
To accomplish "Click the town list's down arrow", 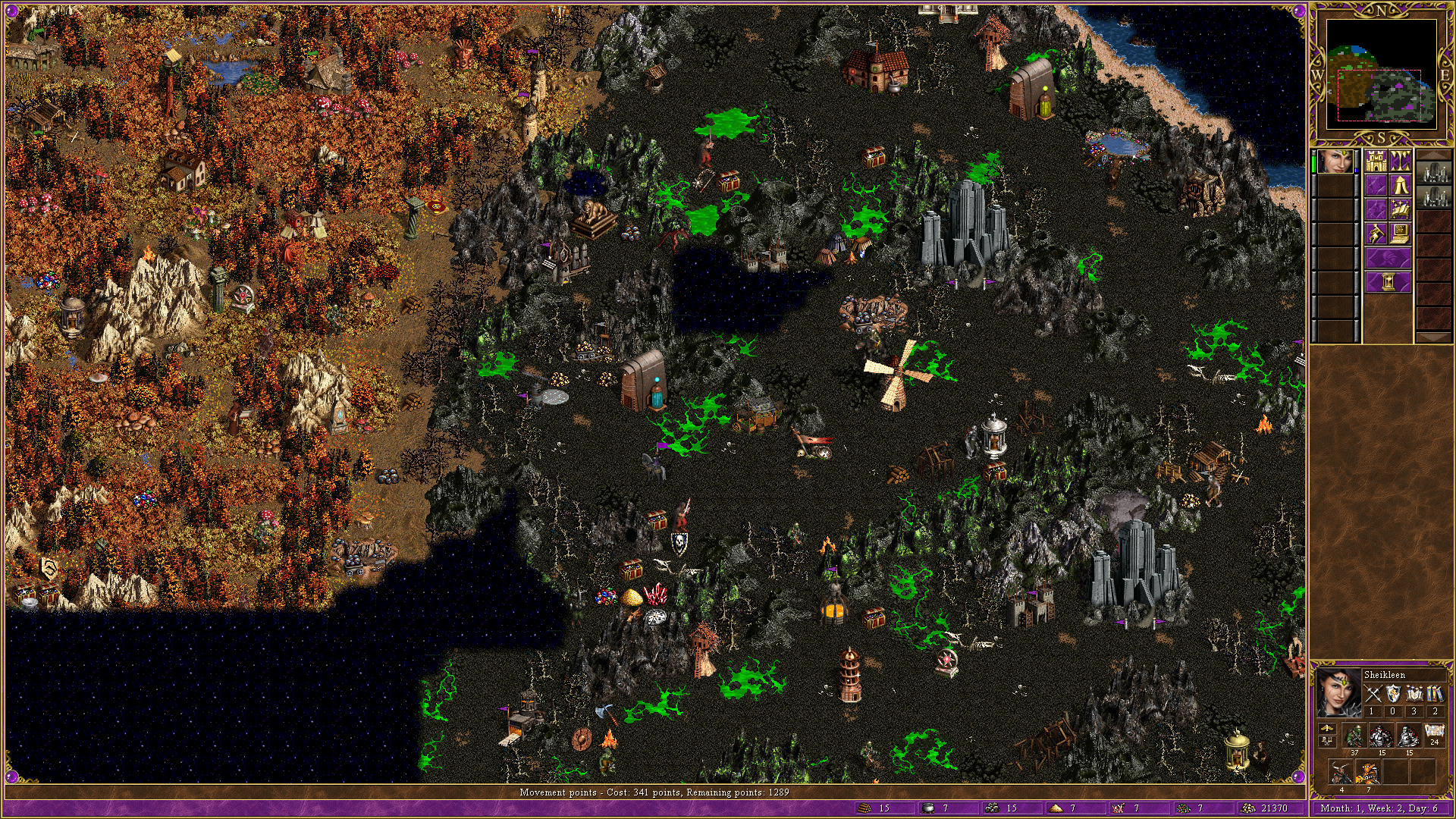I will tap(1433, 337).
